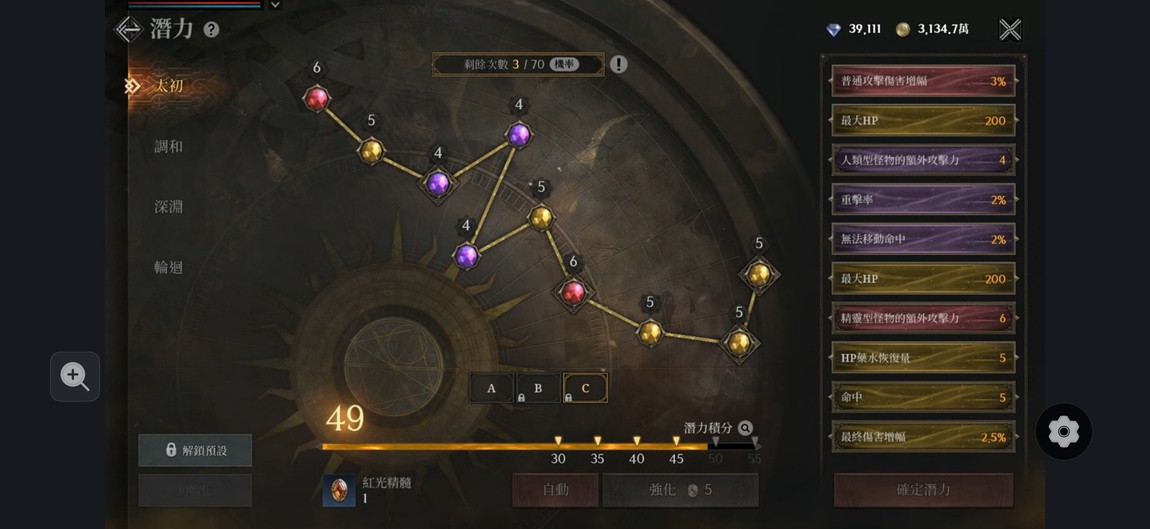Click the exclamation mark info icon

pos(619,65)
